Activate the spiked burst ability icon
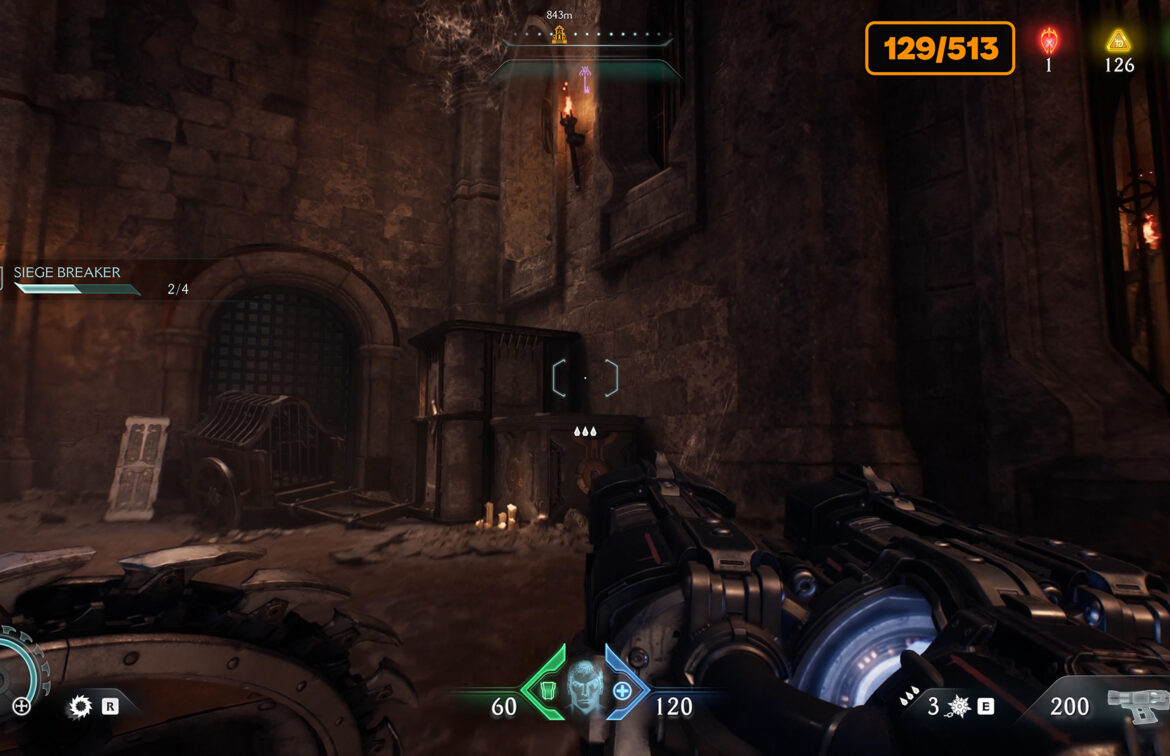1170x756 pixels. point(958,708)
